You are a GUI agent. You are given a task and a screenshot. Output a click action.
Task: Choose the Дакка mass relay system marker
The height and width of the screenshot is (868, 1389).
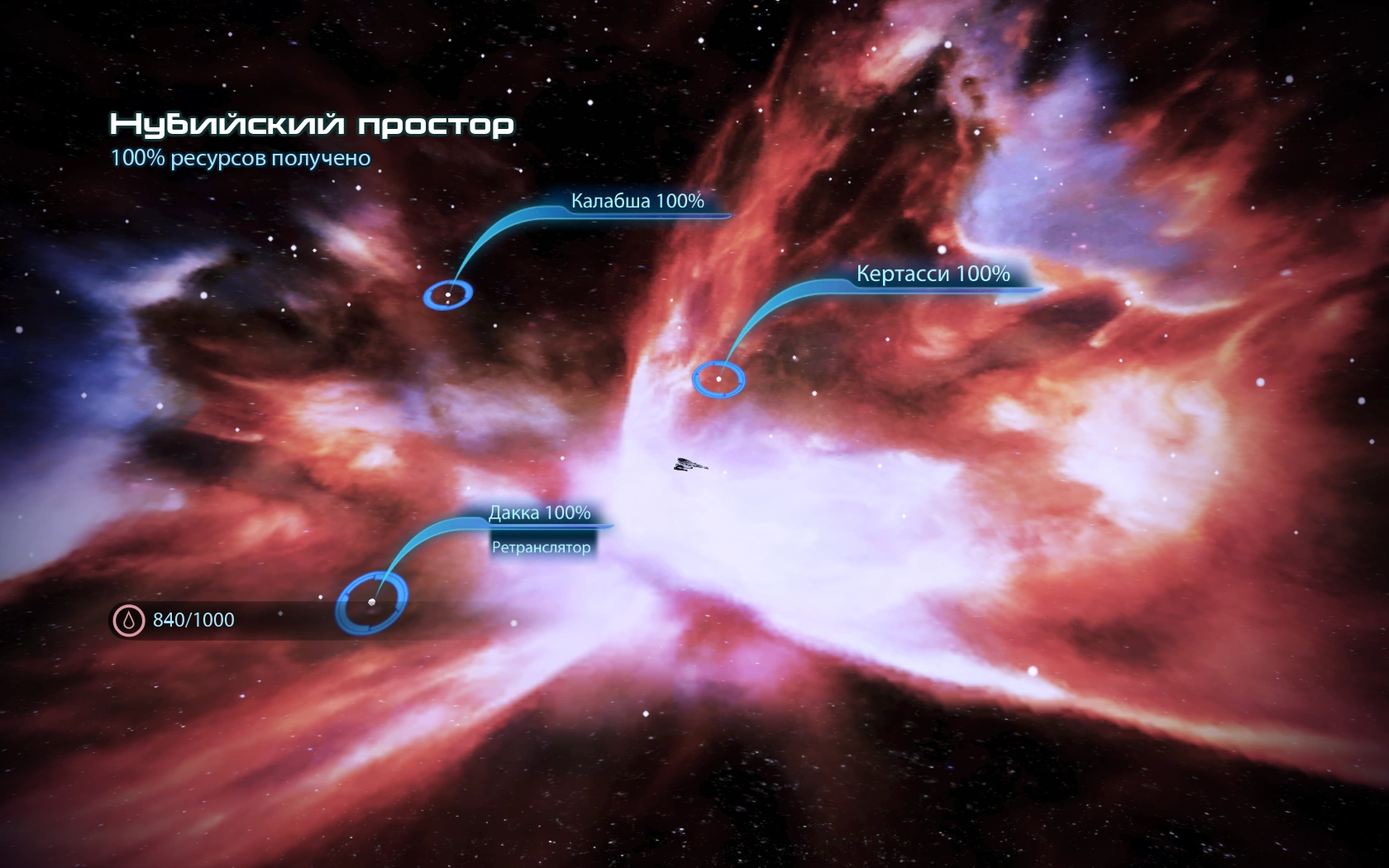click(371, 602)
